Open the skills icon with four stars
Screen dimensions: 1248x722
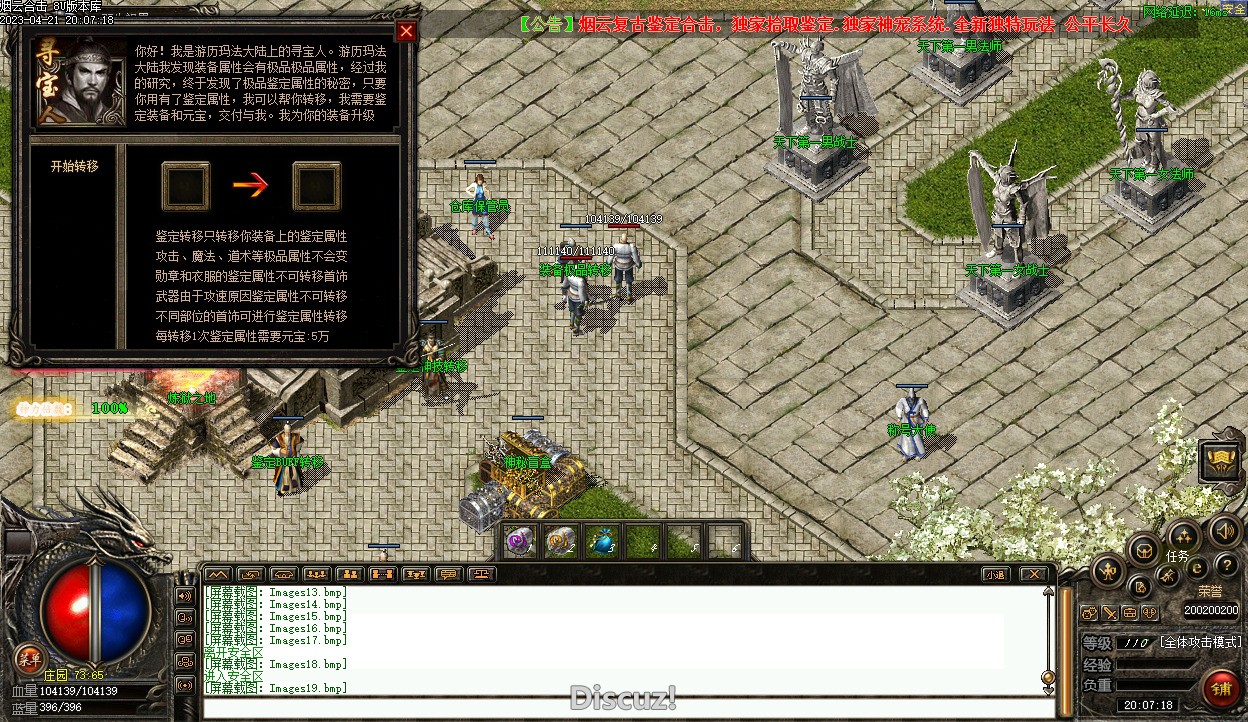[x=1183, y=535]
